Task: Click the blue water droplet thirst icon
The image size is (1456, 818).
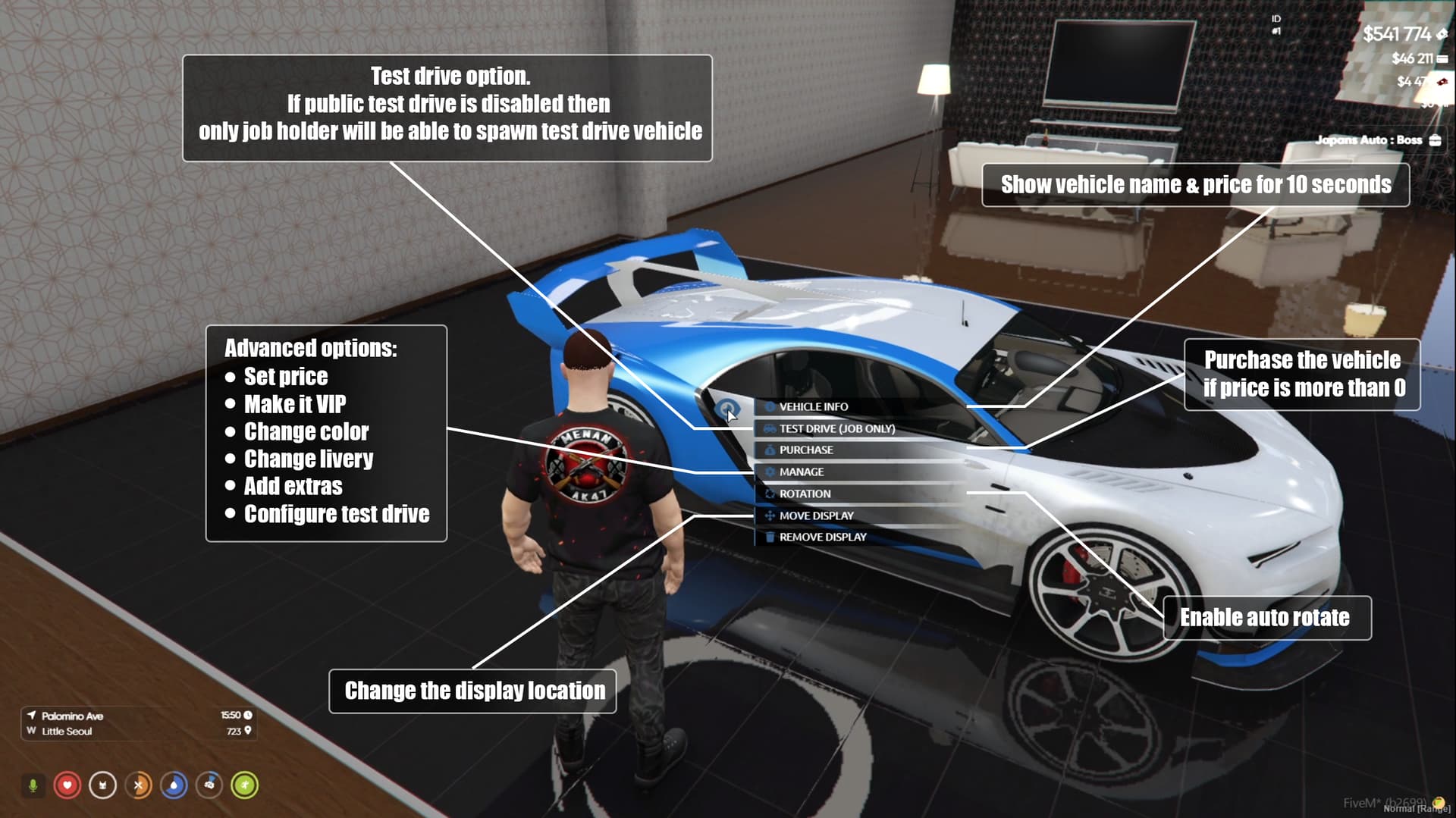Action: 174,785
